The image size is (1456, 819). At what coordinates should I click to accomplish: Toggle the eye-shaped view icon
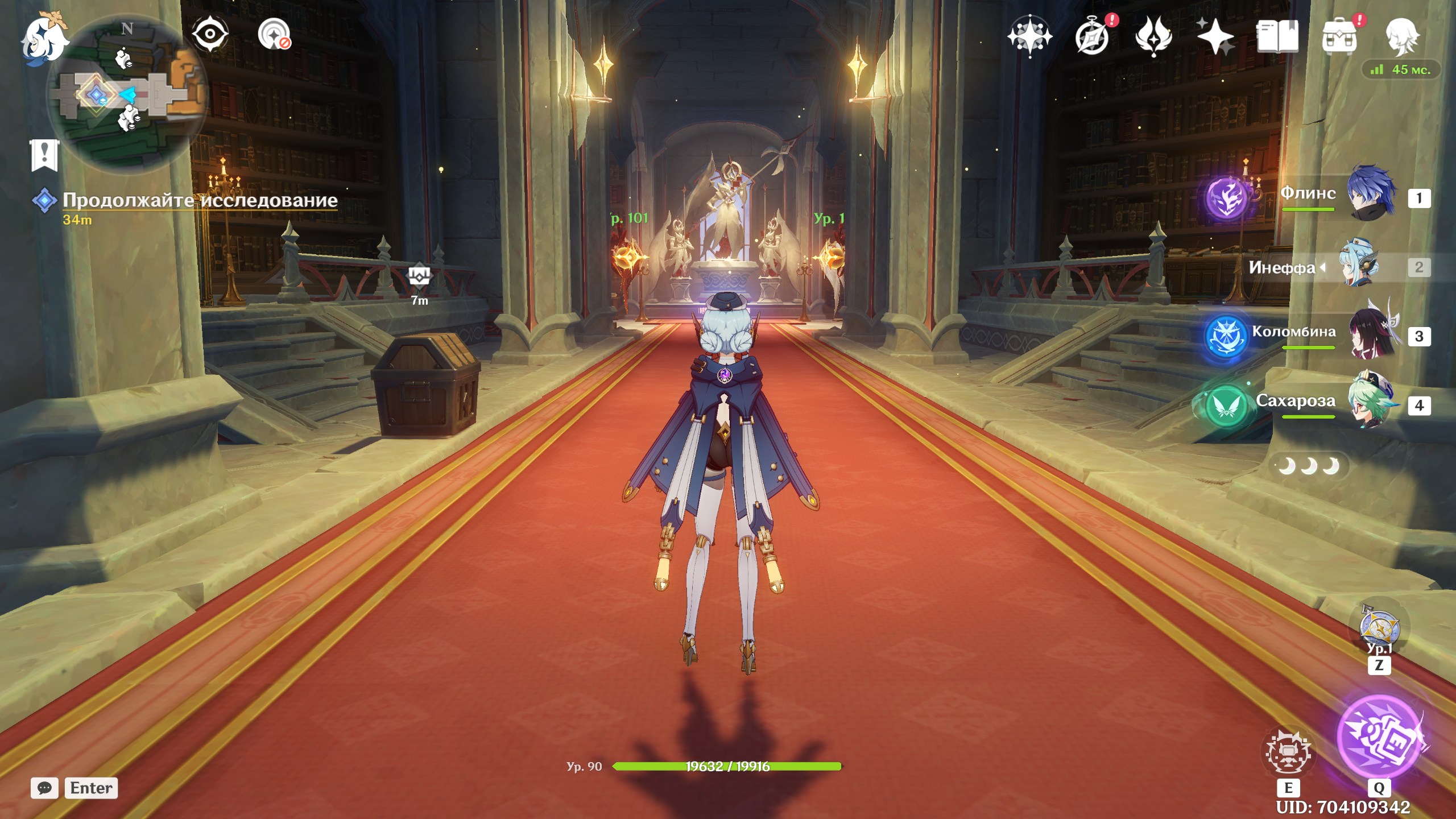[210, 34]
